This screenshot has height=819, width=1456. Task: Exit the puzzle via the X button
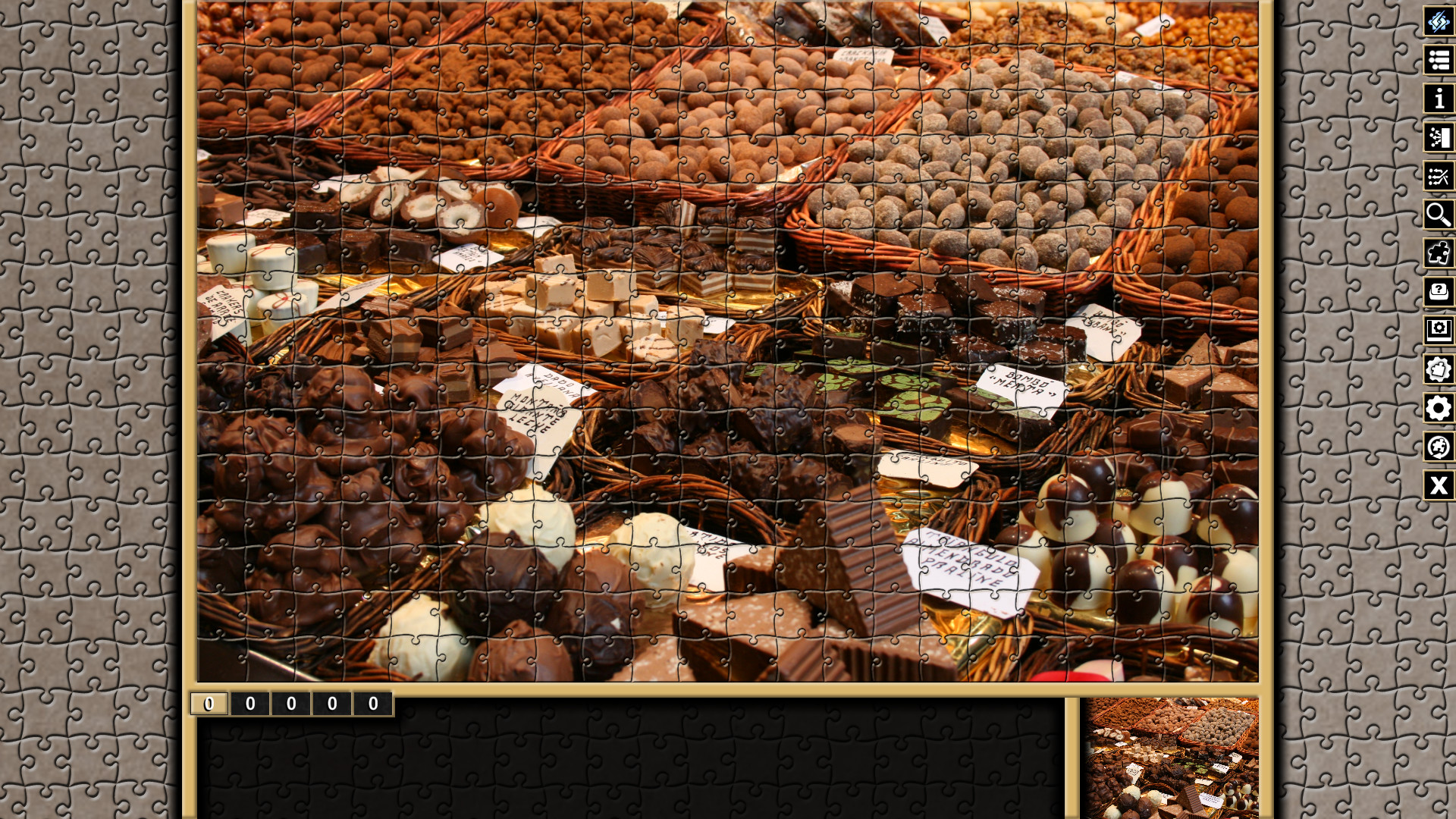(x=1438, y=486)
